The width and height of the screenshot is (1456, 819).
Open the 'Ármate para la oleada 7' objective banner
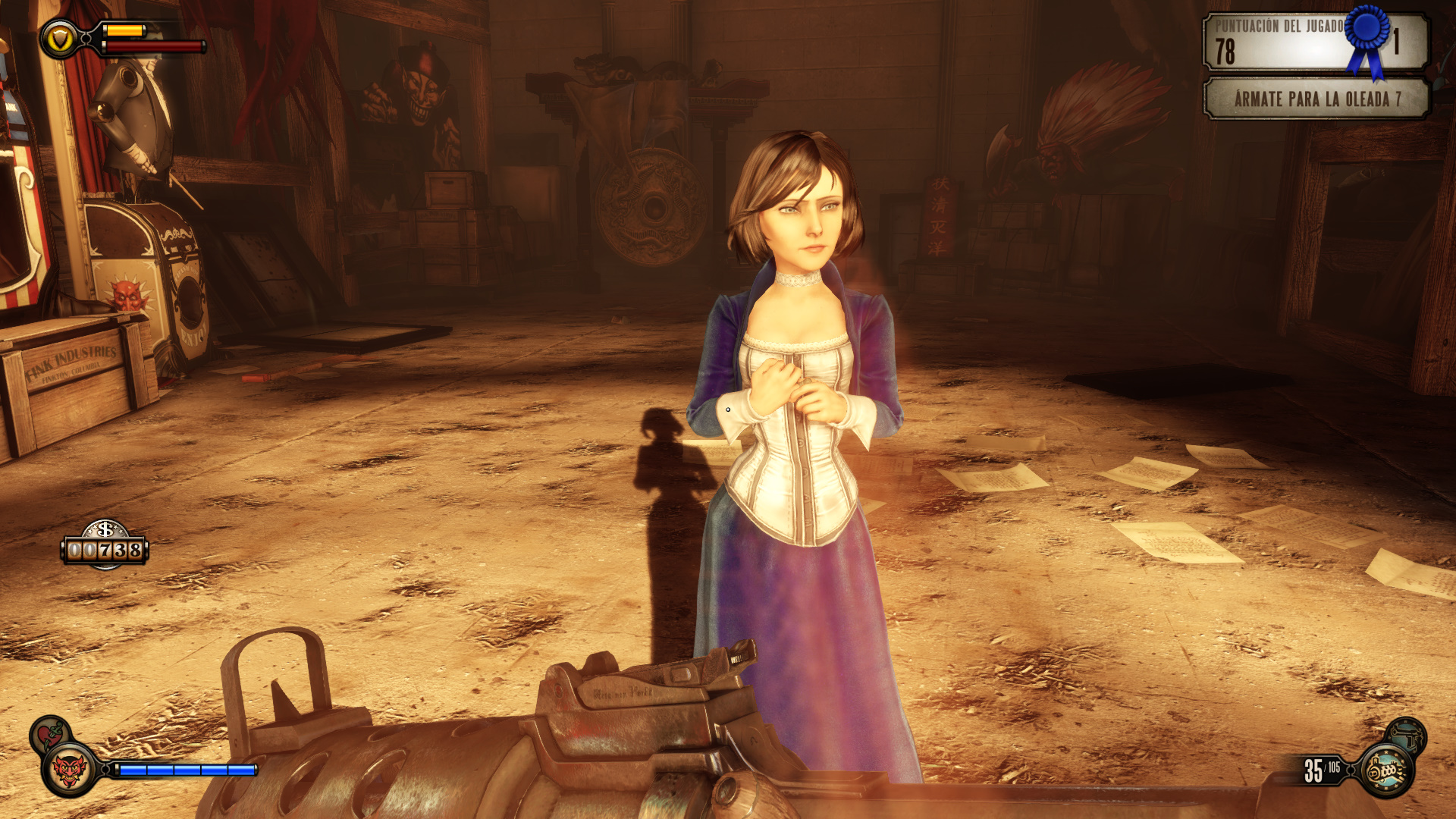coord(1316,99)
